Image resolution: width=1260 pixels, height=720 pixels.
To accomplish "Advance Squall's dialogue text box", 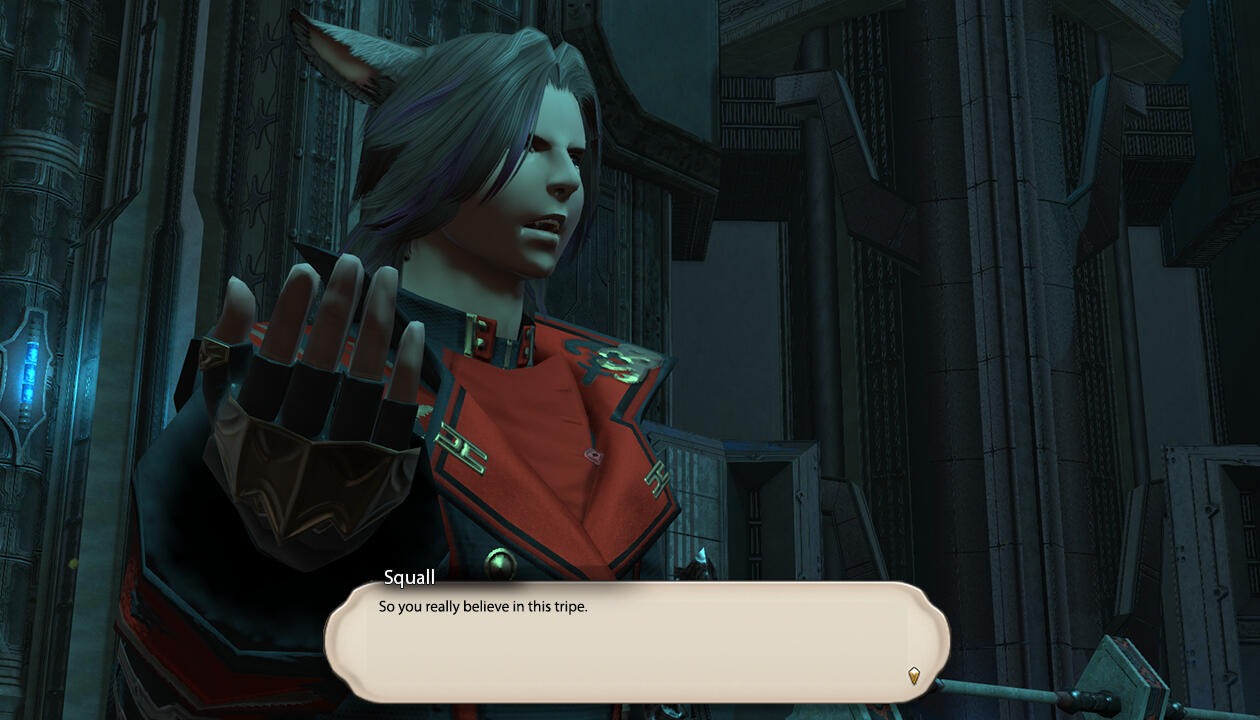I will [636, 641].
